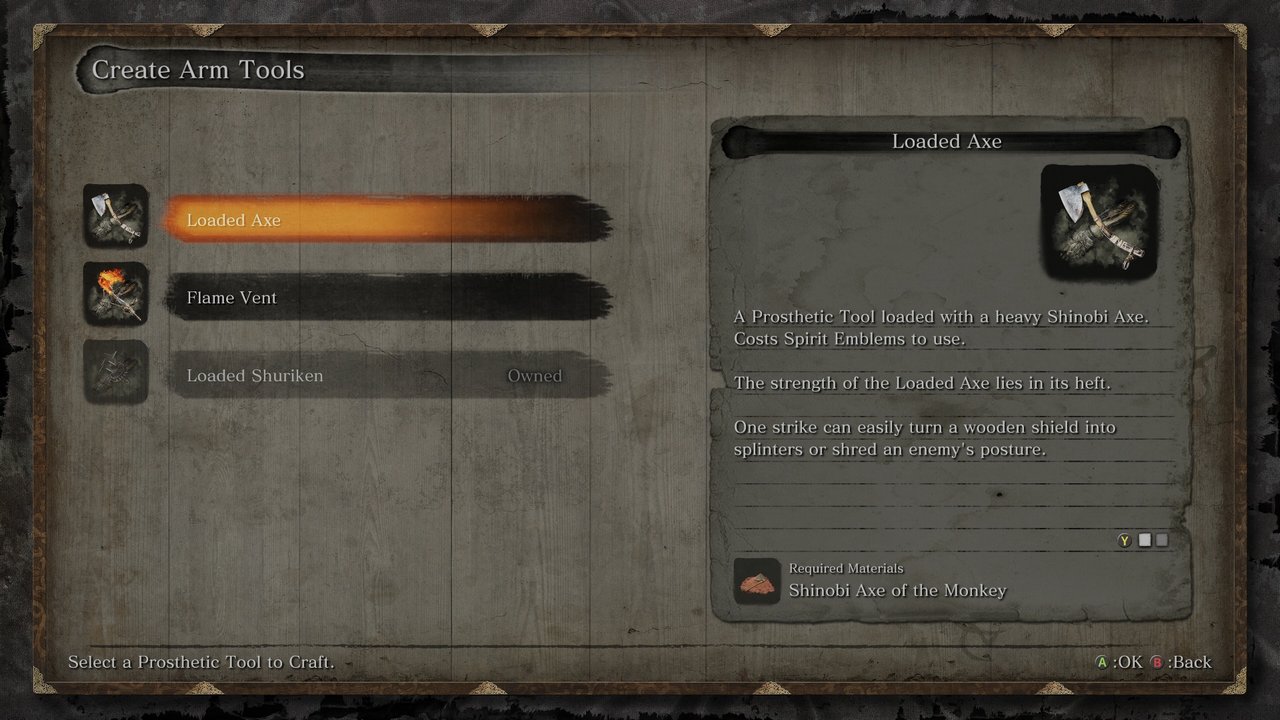Click the first page indicator square
Viewport: 1280px width, 720px height.
point(1144,540)
